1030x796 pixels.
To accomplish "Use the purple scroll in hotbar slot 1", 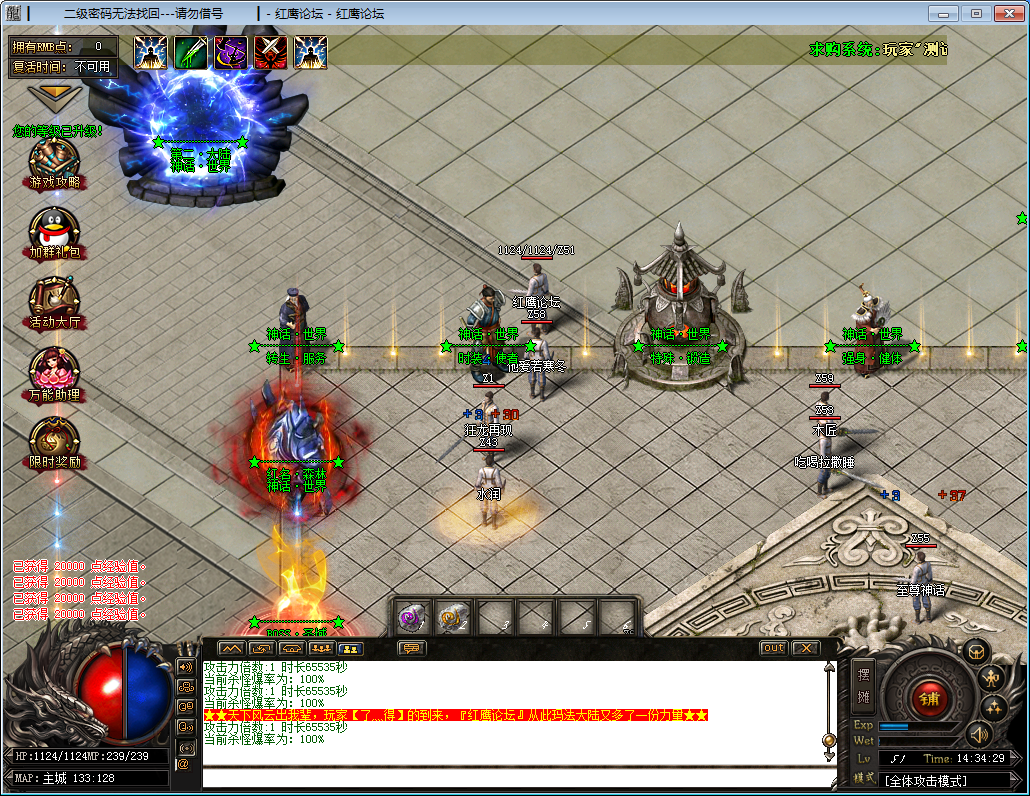I will [411, 619].
